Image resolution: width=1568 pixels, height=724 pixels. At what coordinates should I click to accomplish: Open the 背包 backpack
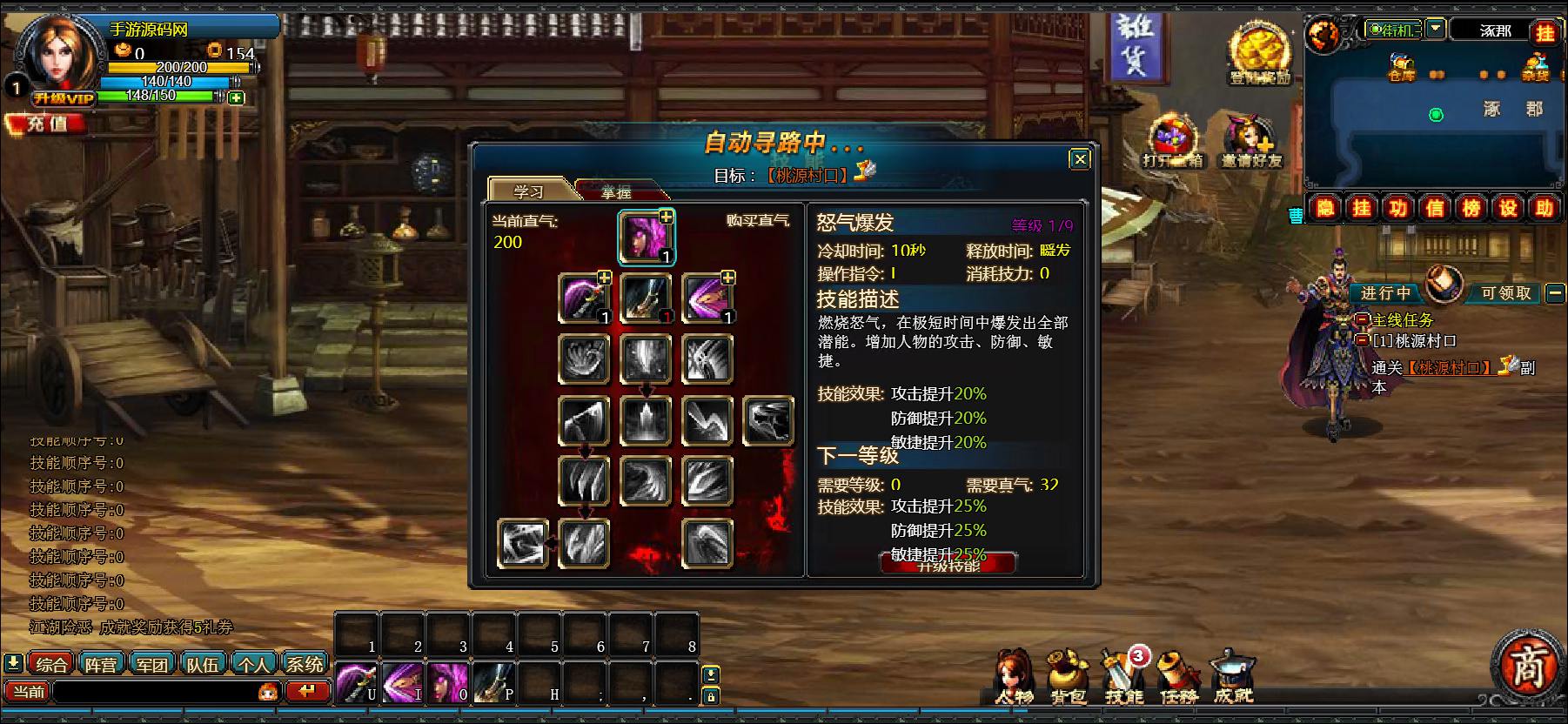[x=1068, y=679]
